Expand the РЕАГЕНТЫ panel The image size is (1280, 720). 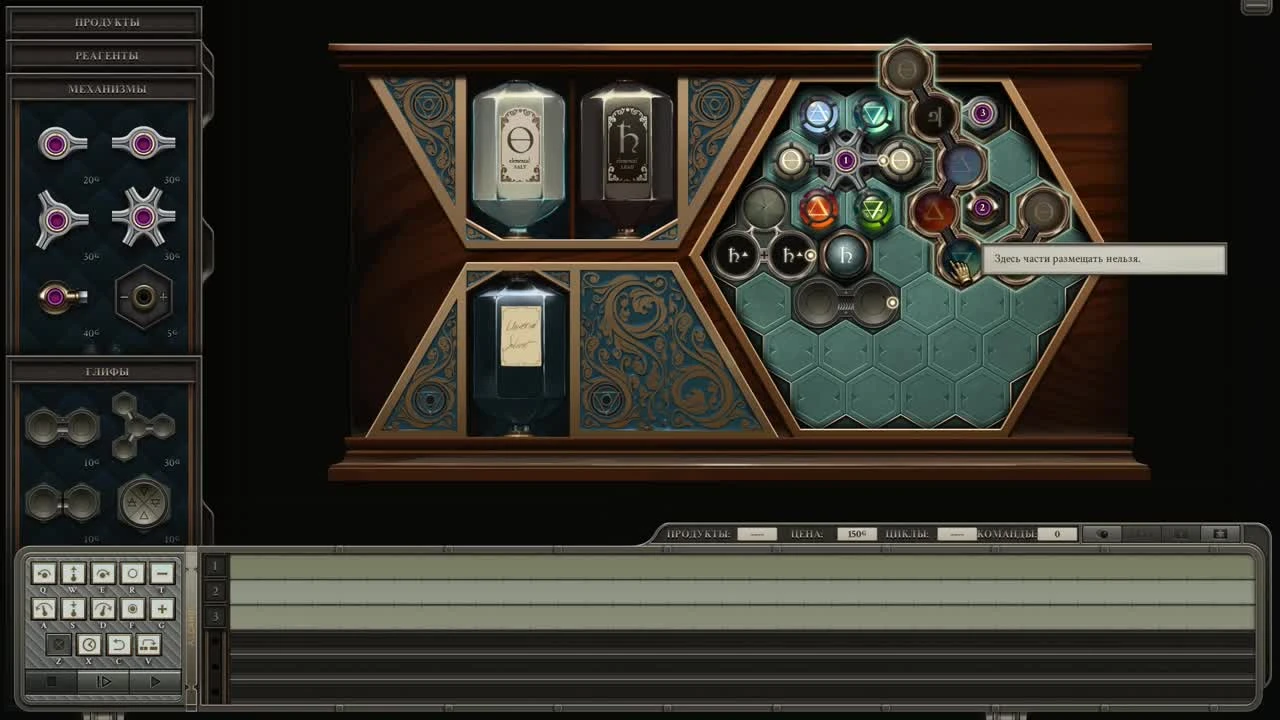coord(105,54)
